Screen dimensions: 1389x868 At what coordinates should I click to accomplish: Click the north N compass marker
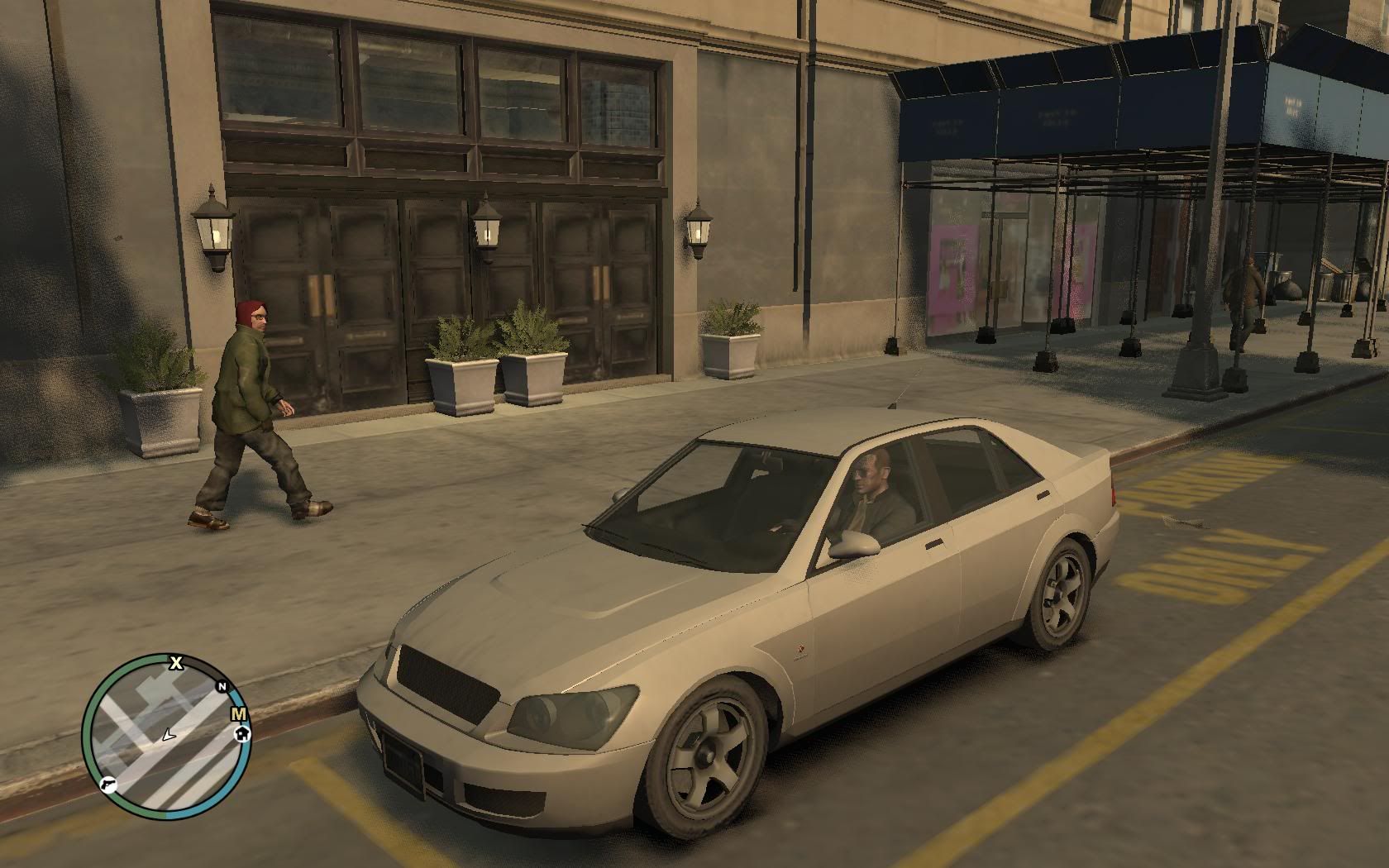tap(222, 687)
